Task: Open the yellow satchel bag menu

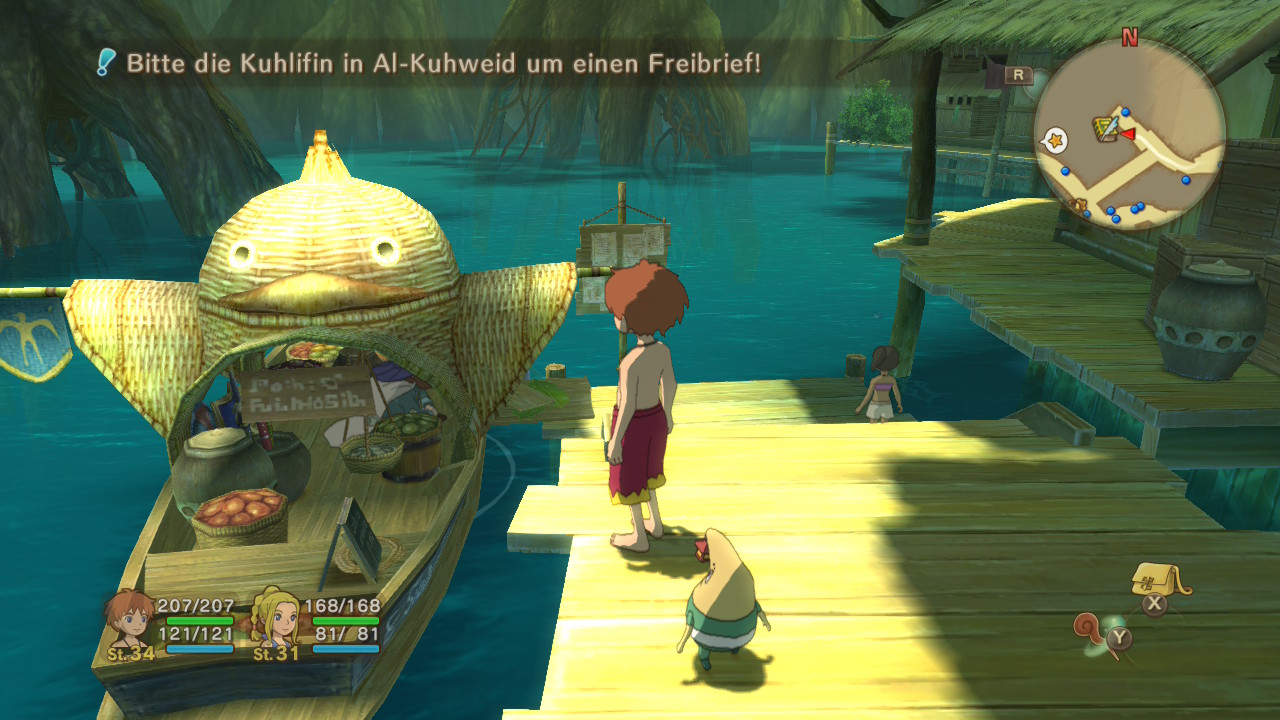Action: 1158,580
